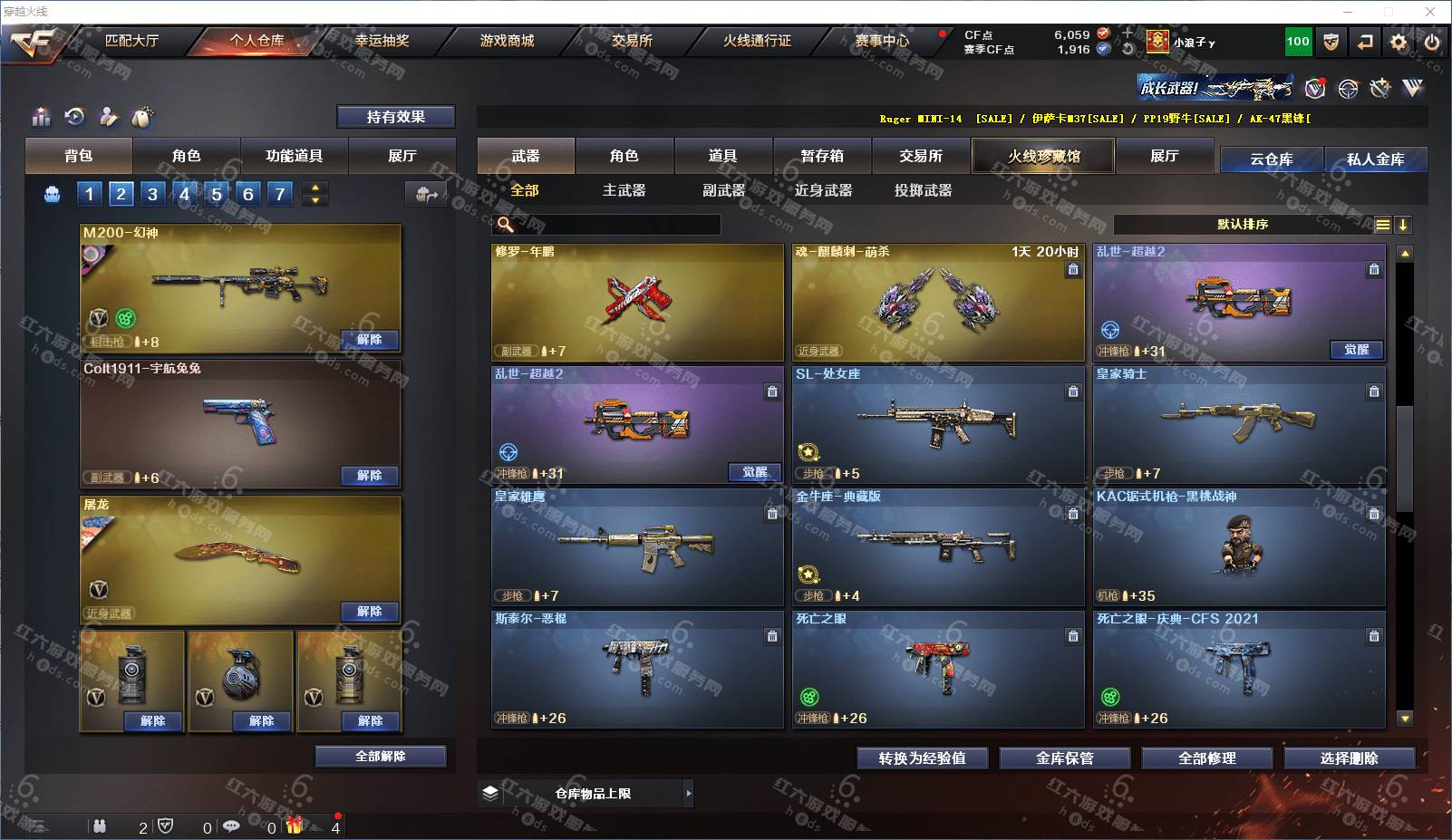Open the 匹配大厅 lobby menu

(x=131, y=41)
